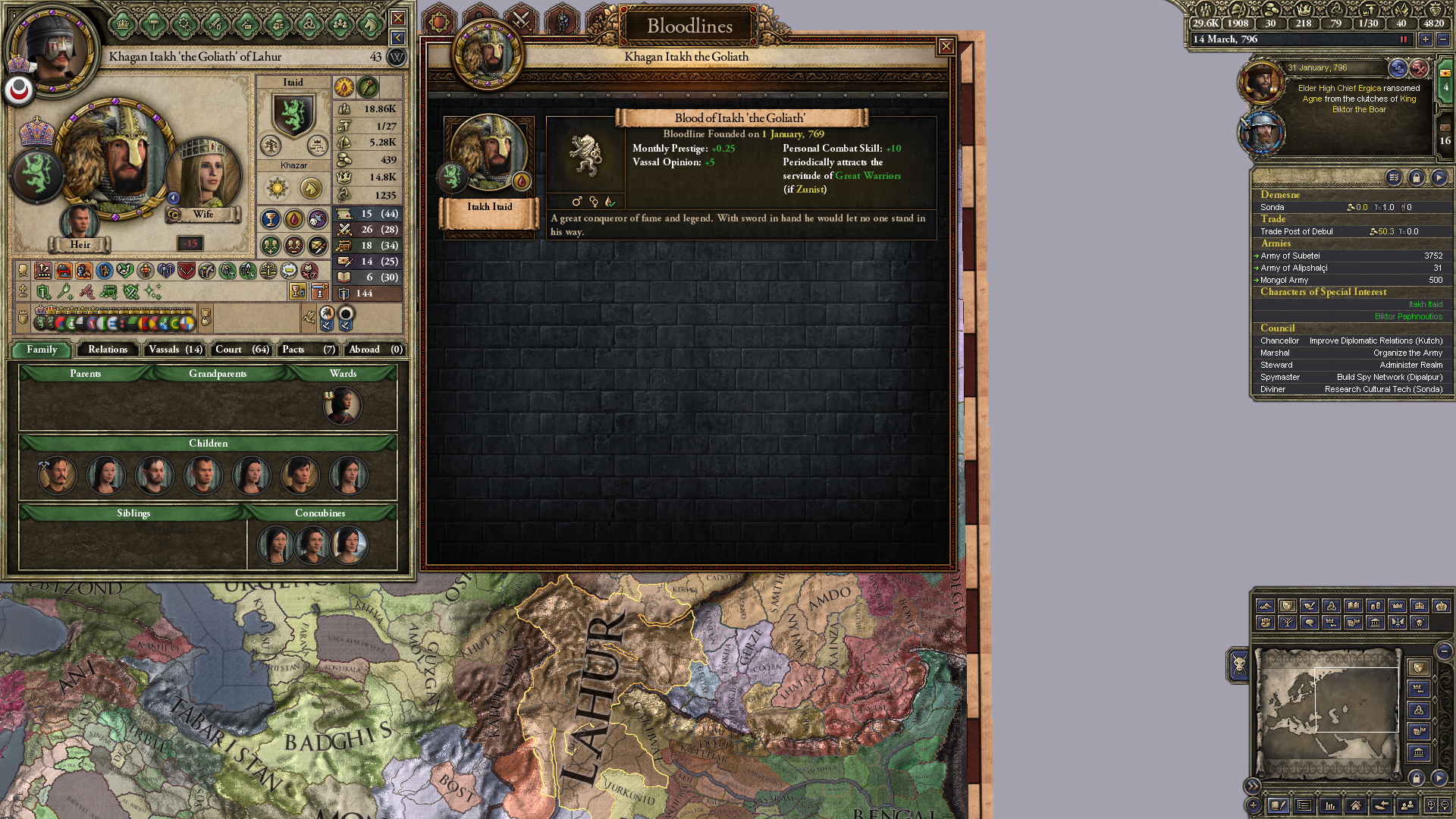Select Army of Subetei in the outliner
Screen dimensions: 1456x819
(1290, 256)
